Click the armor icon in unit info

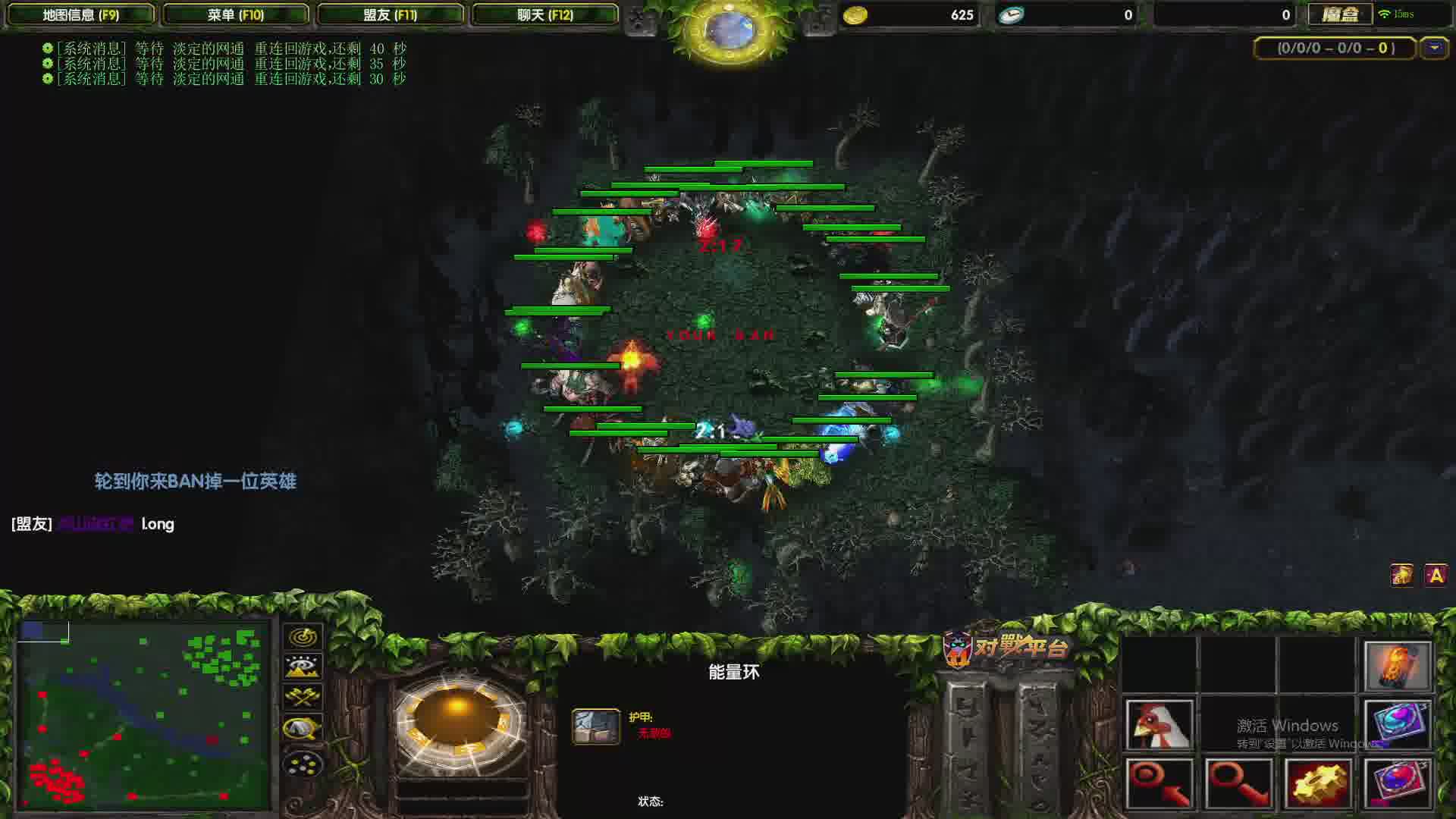[x=595, y=726]
